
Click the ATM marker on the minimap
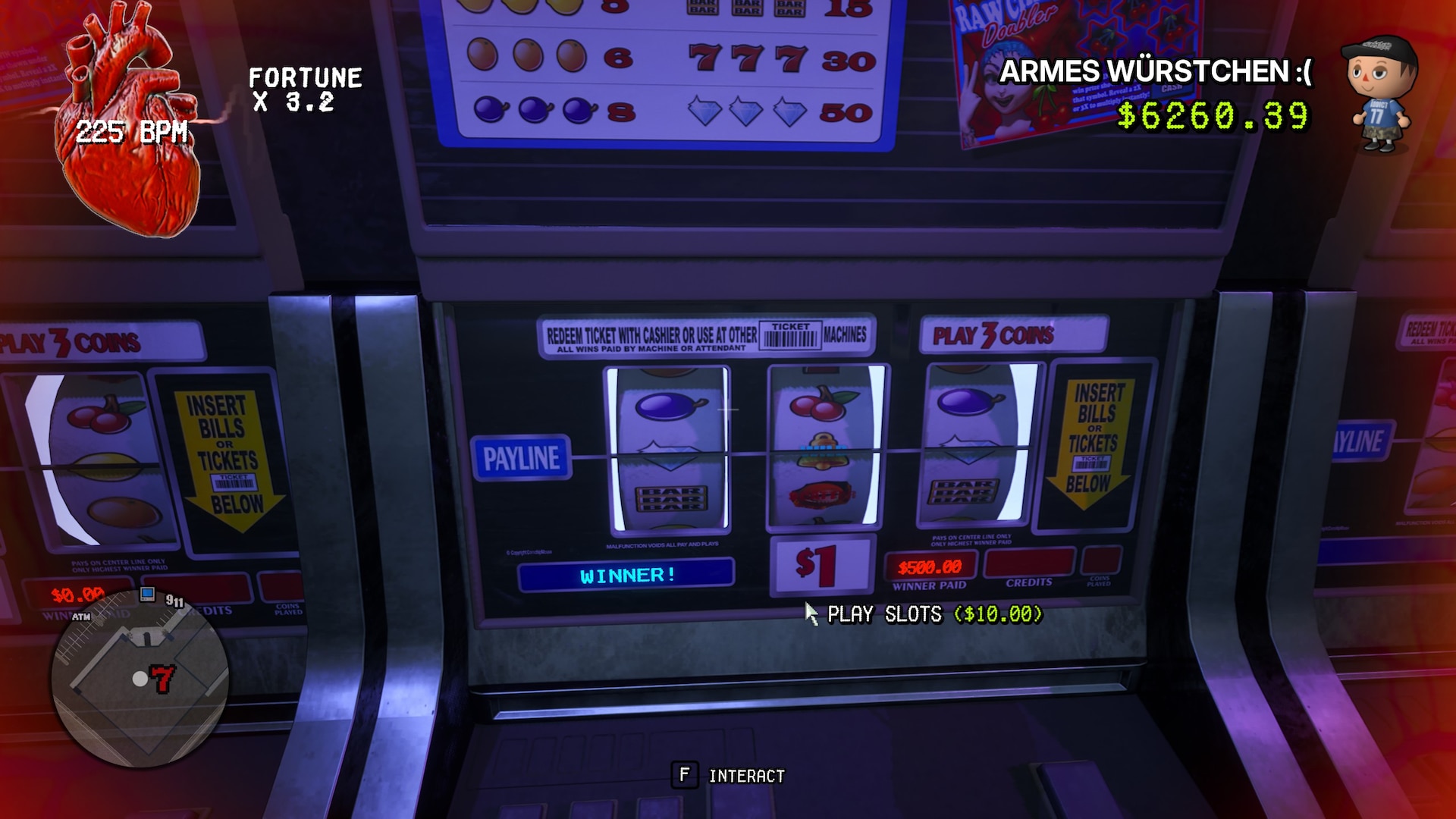point(81,617)
